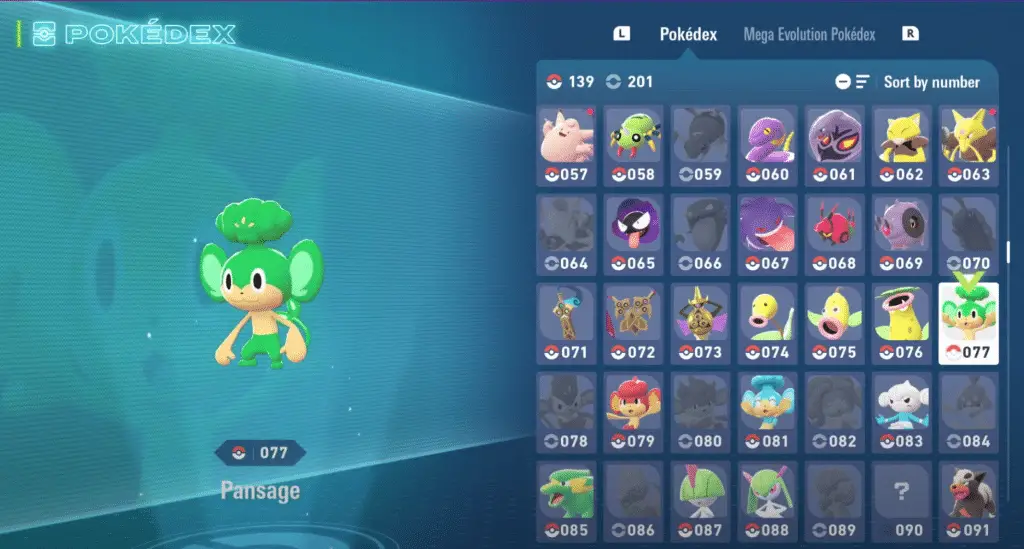Choose Aegislash entry number 073
This screenshot has height=549, width=1024.
click(x=700, y=323)
